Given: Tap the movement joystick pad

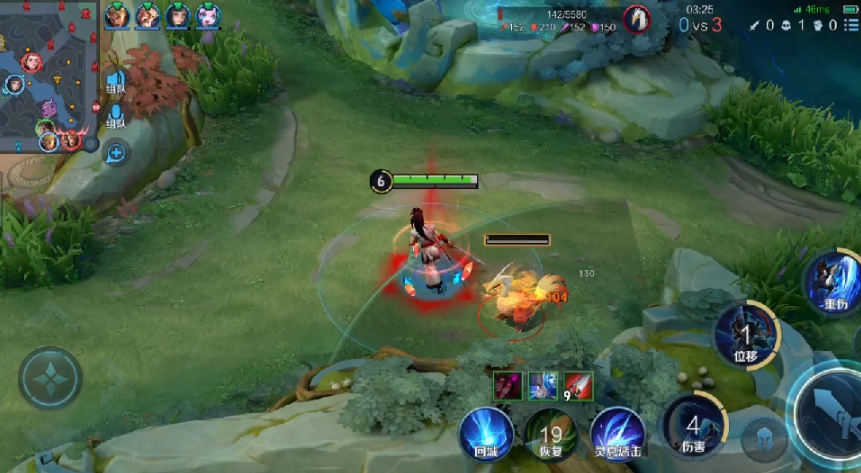Looking at the screenshot, I should (x=49, y=378).
